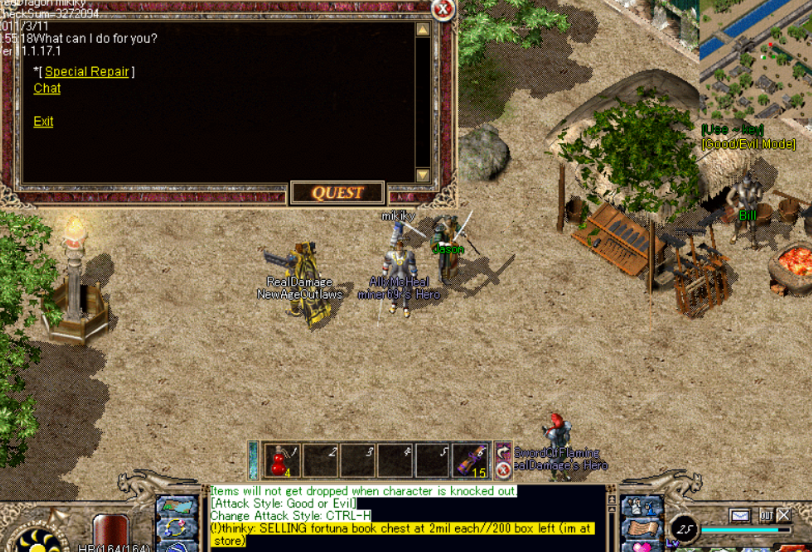Open the mail envelope icon
This screenshot has height=552, width=812.
[x=739, y=516]
